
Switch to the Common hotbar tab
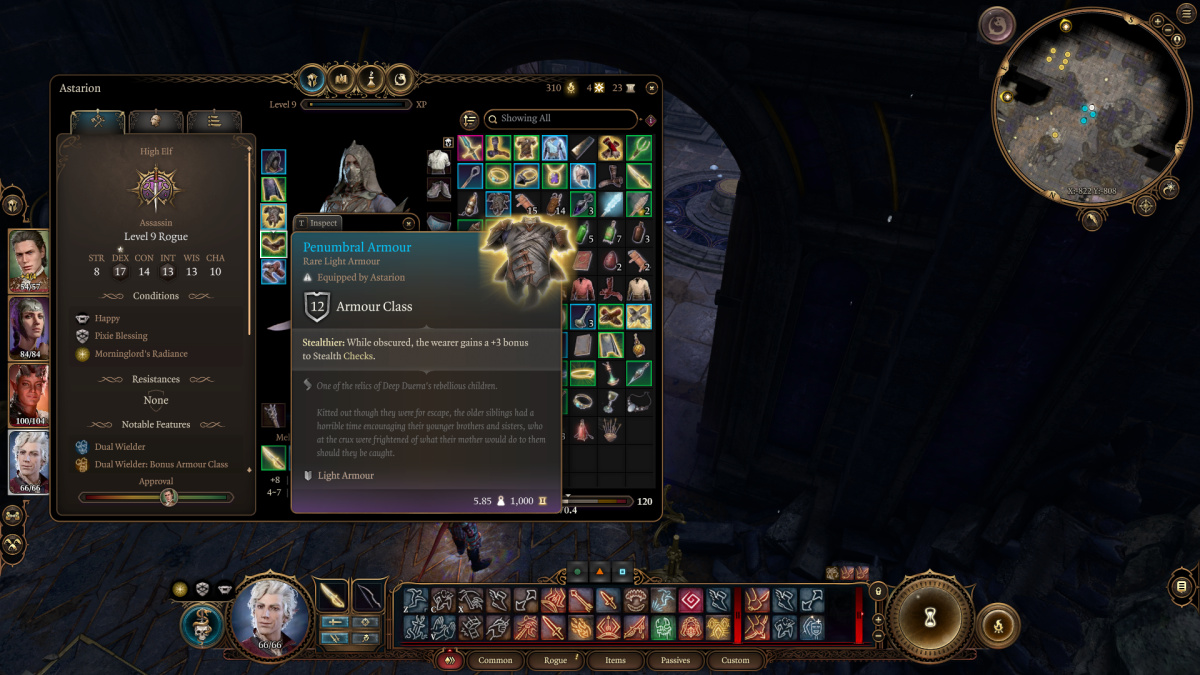[x=495, y=661]
